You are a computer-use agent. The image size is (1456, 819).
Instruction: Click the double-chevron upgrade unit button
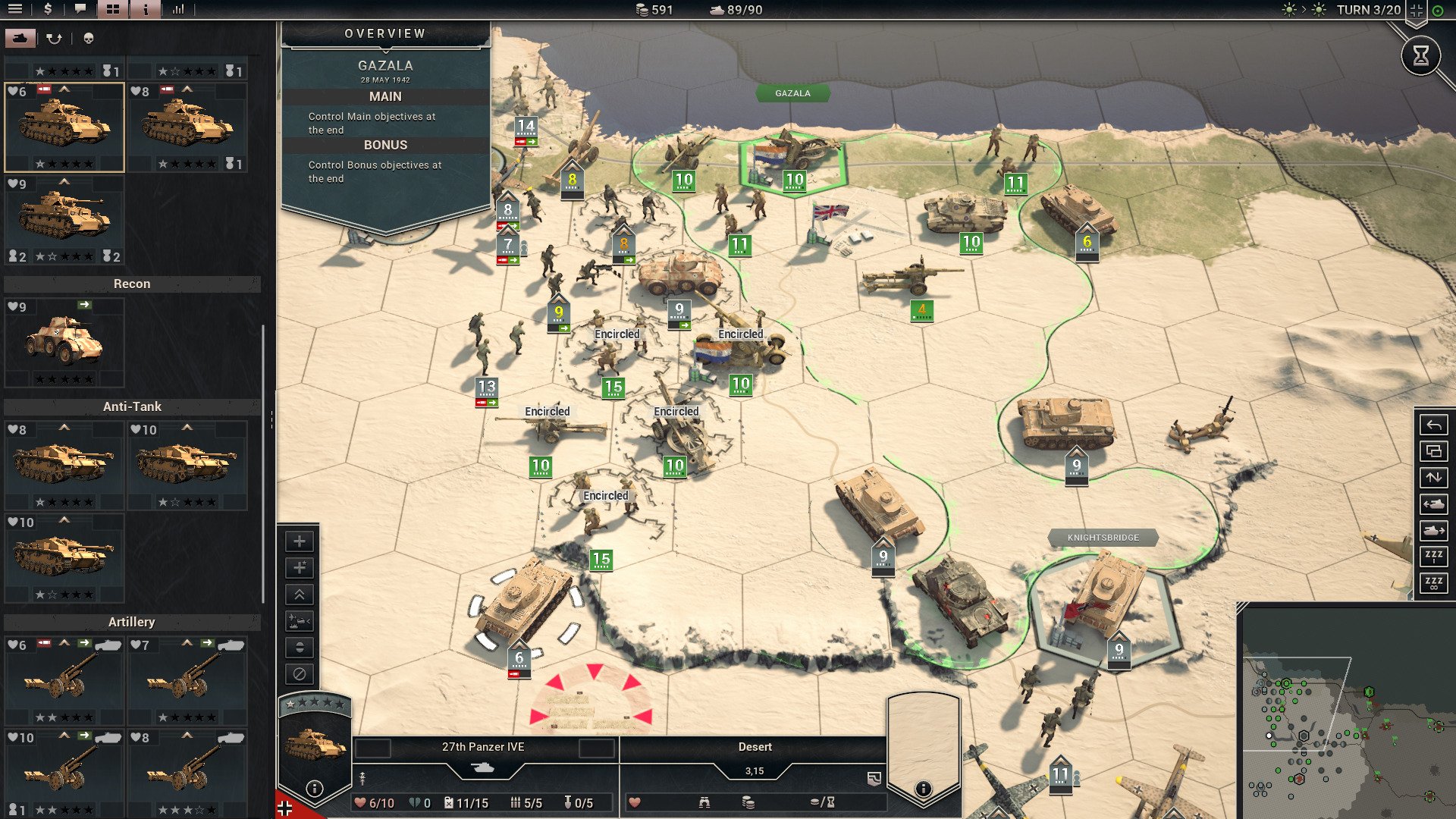300,595
